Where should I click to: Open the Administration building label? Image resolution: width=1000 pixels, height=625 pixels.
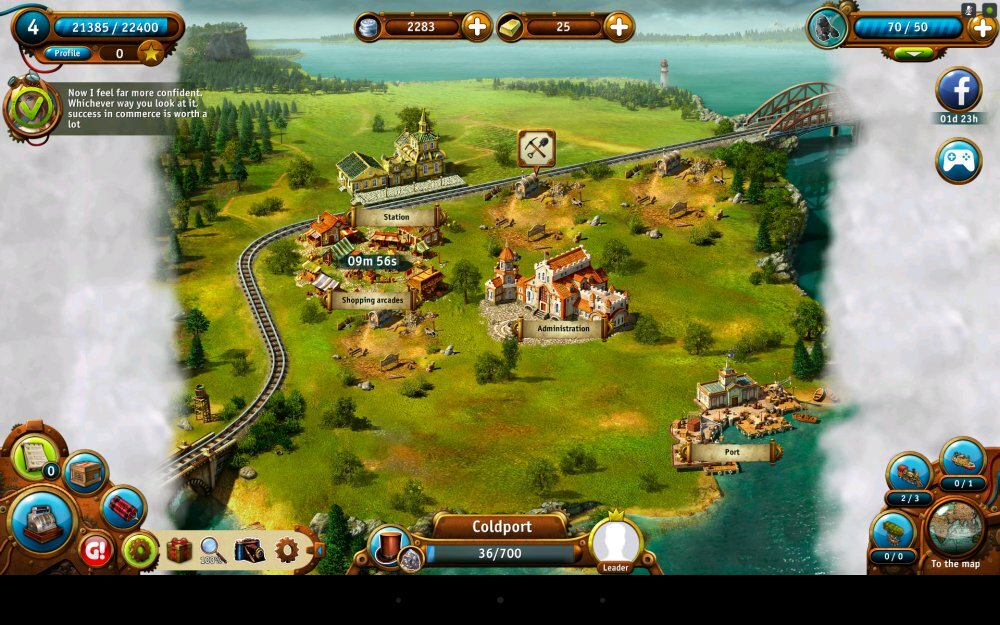(563, 328)
